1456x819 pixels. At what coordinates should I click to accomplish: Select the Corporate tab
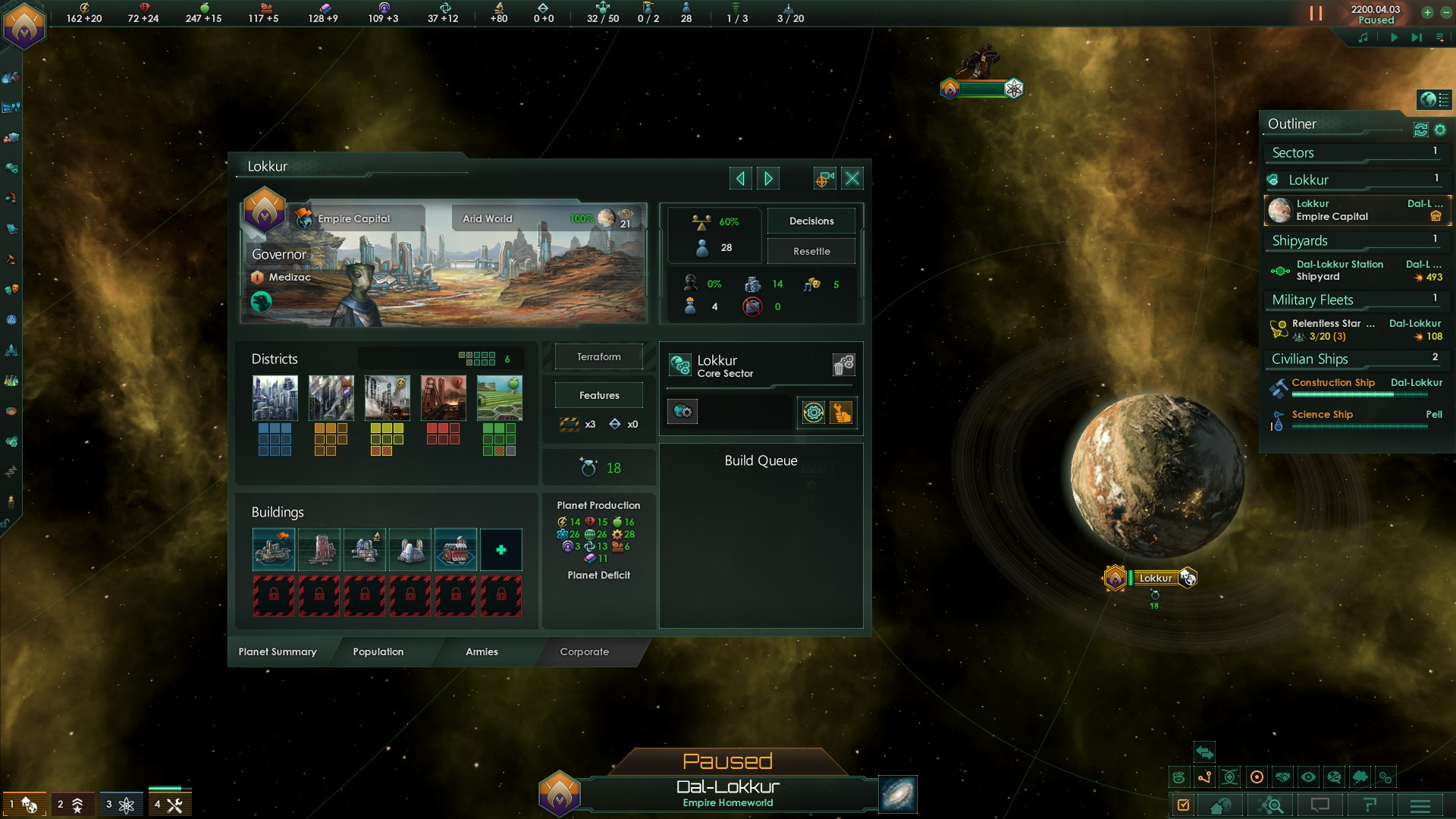(x=584, y=651)
